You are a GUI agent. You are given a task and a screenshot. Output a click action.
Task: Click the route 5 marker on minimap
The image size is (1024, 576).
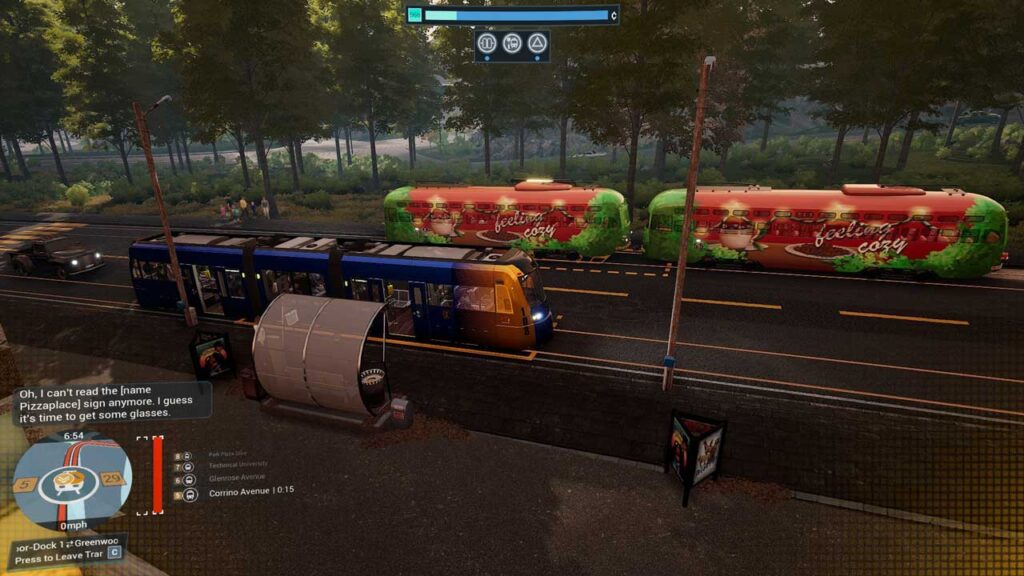26,485
